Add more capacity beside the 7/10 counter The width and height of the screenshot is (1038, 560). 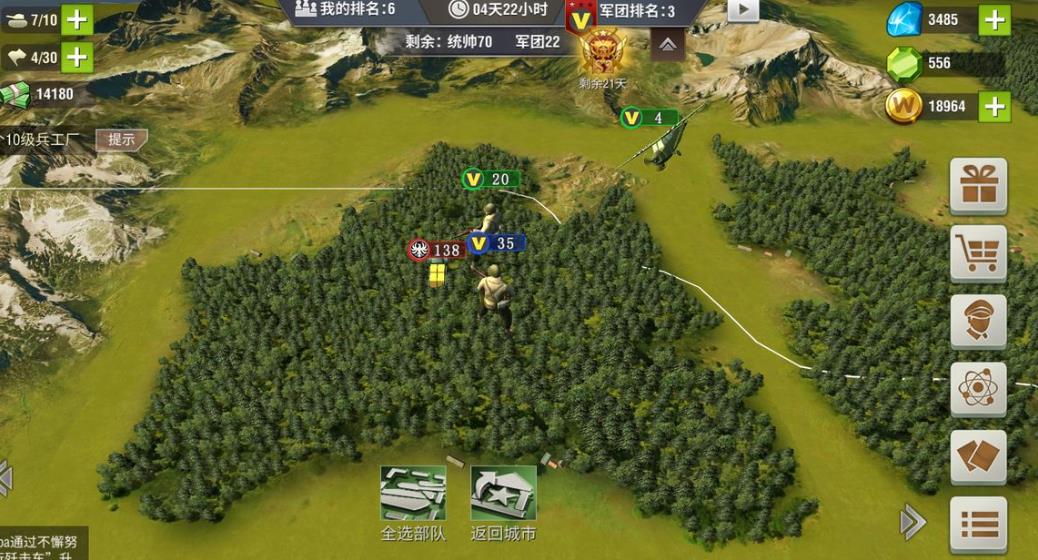(77, 19)
